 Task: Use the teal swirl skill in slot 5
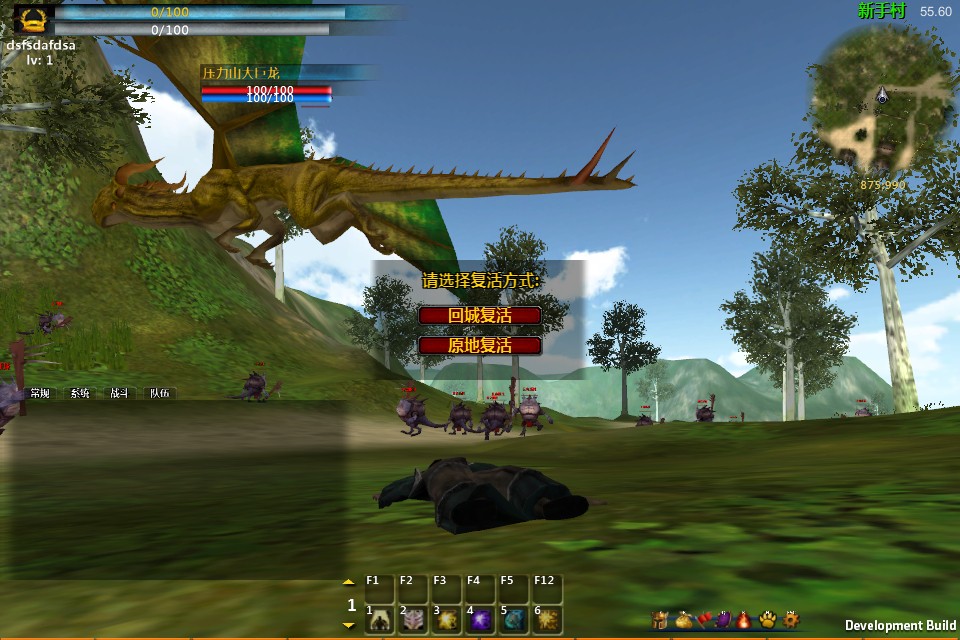point(512,620)
